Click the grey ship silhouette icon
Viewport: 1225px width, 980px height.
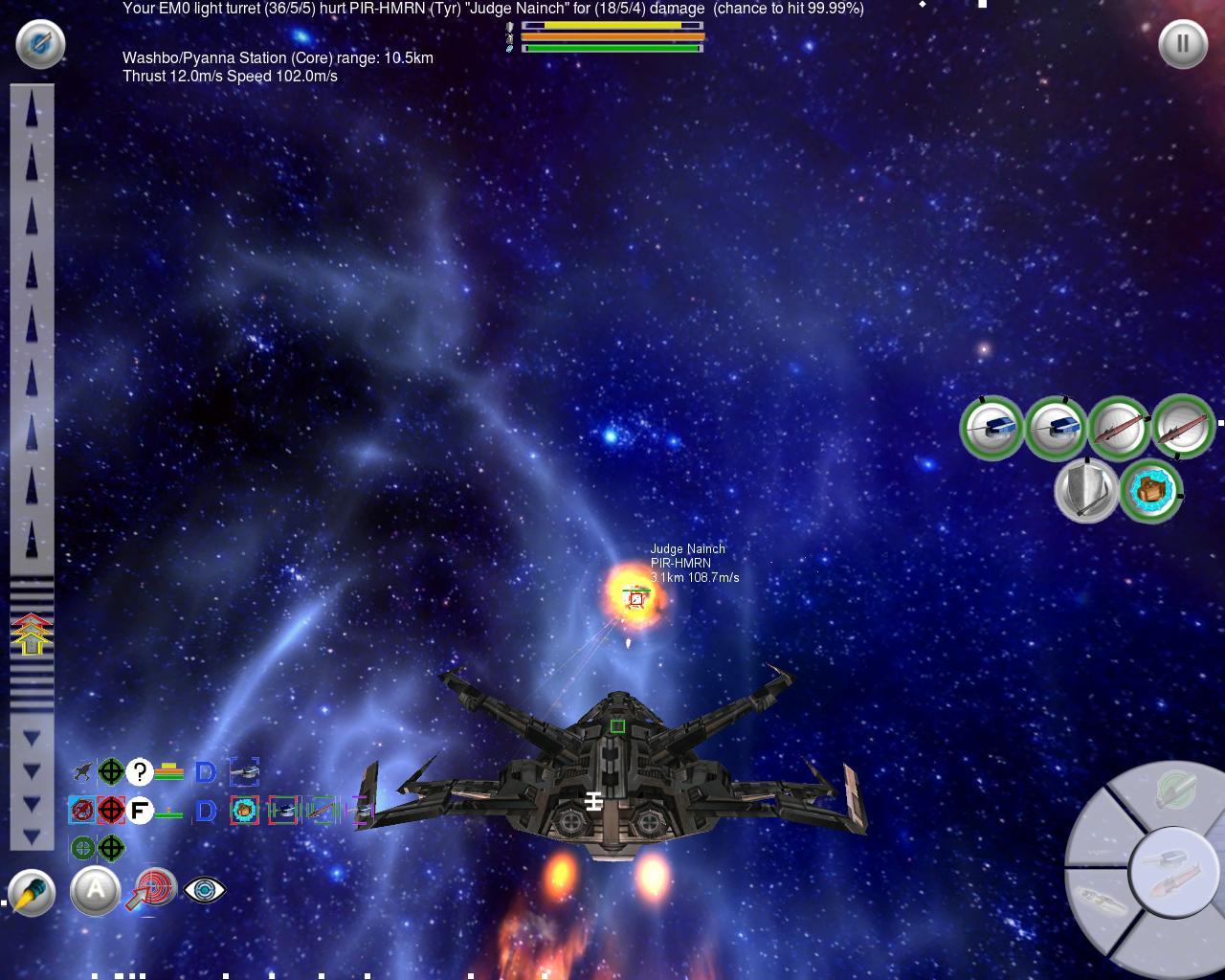tap(82, 771)
